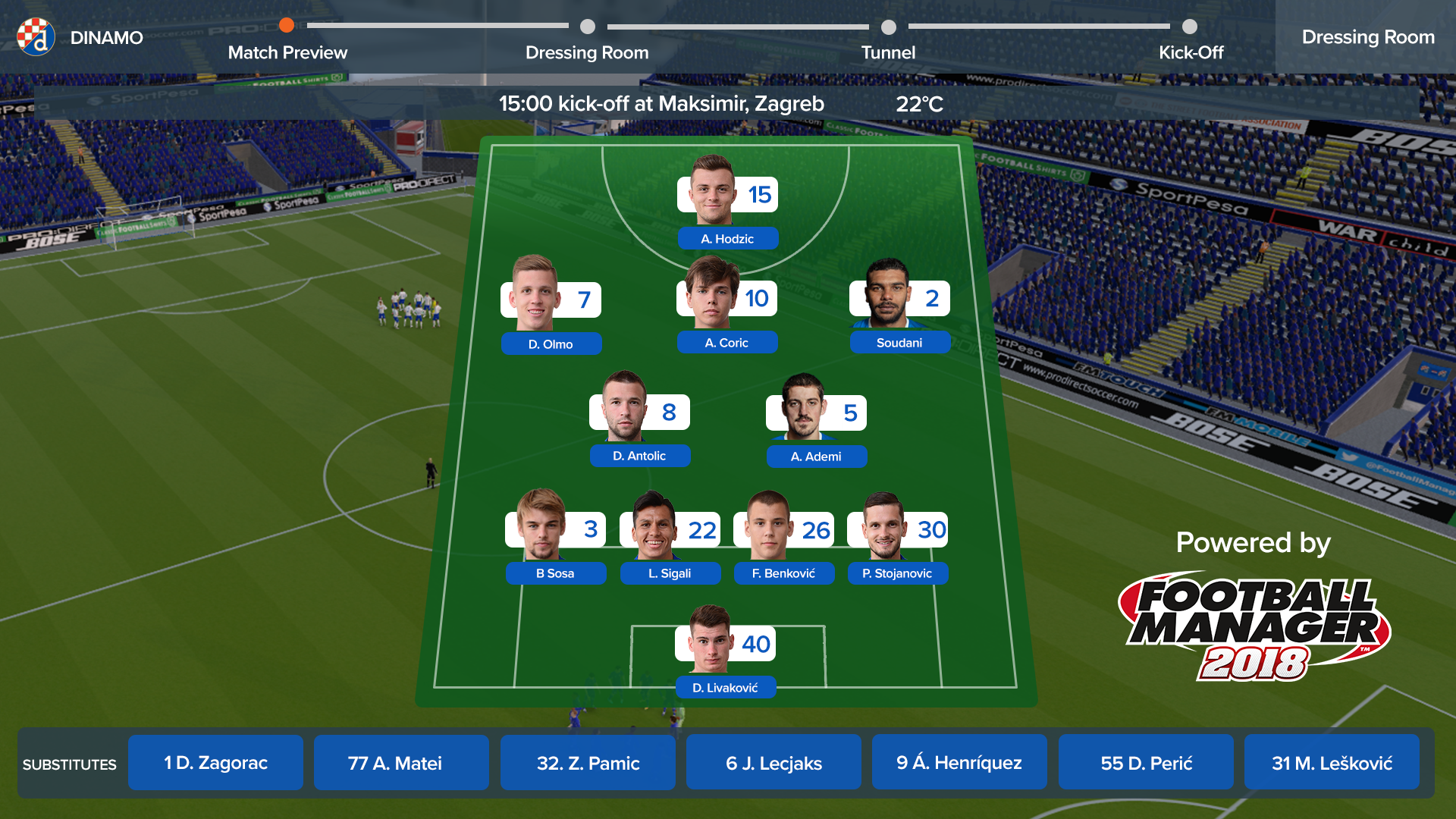Pick defender L. Sigali number 22

[x=670, y=538]
